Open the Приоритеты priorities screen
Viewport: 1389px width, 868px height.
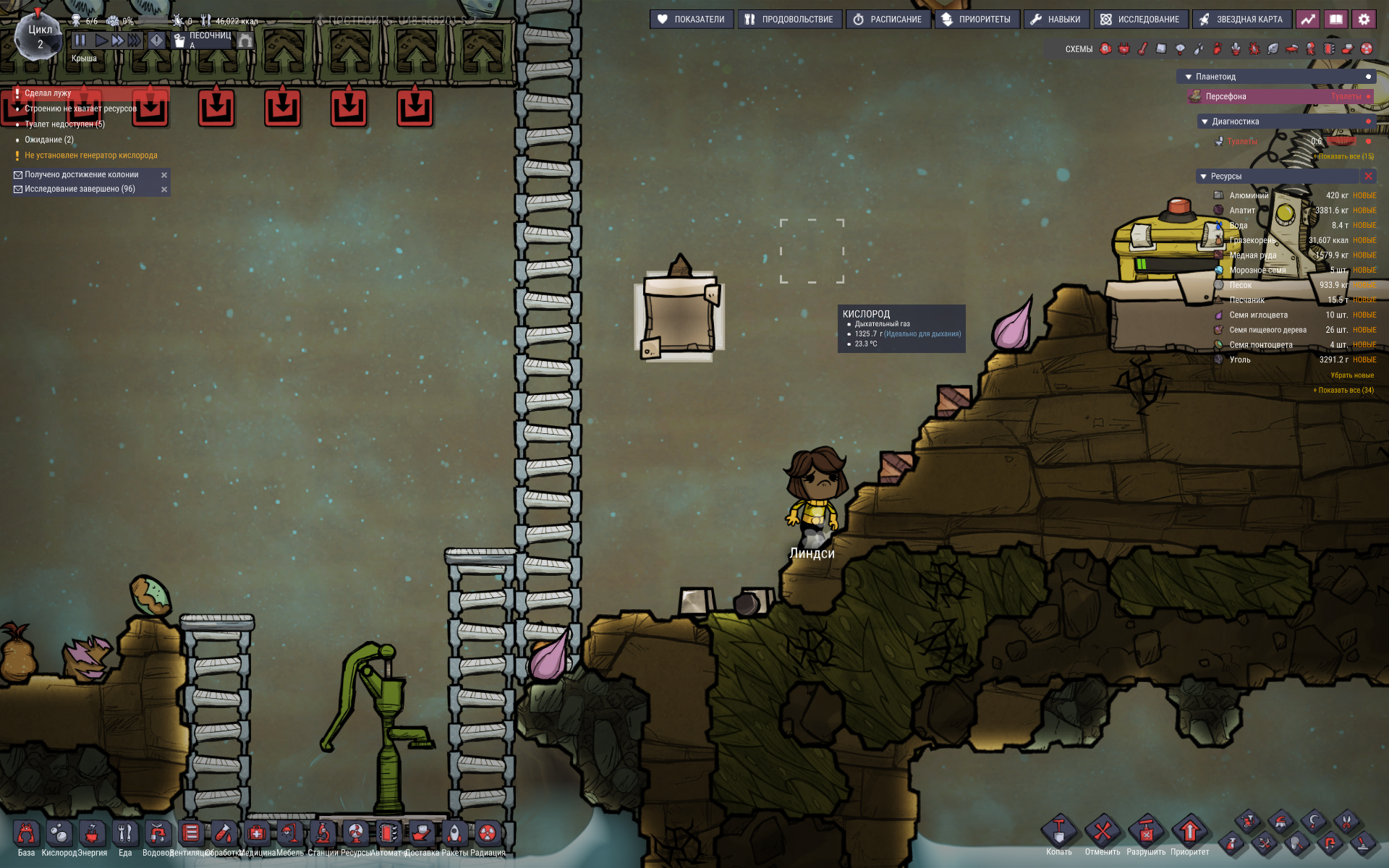click(x=977, y=20)
